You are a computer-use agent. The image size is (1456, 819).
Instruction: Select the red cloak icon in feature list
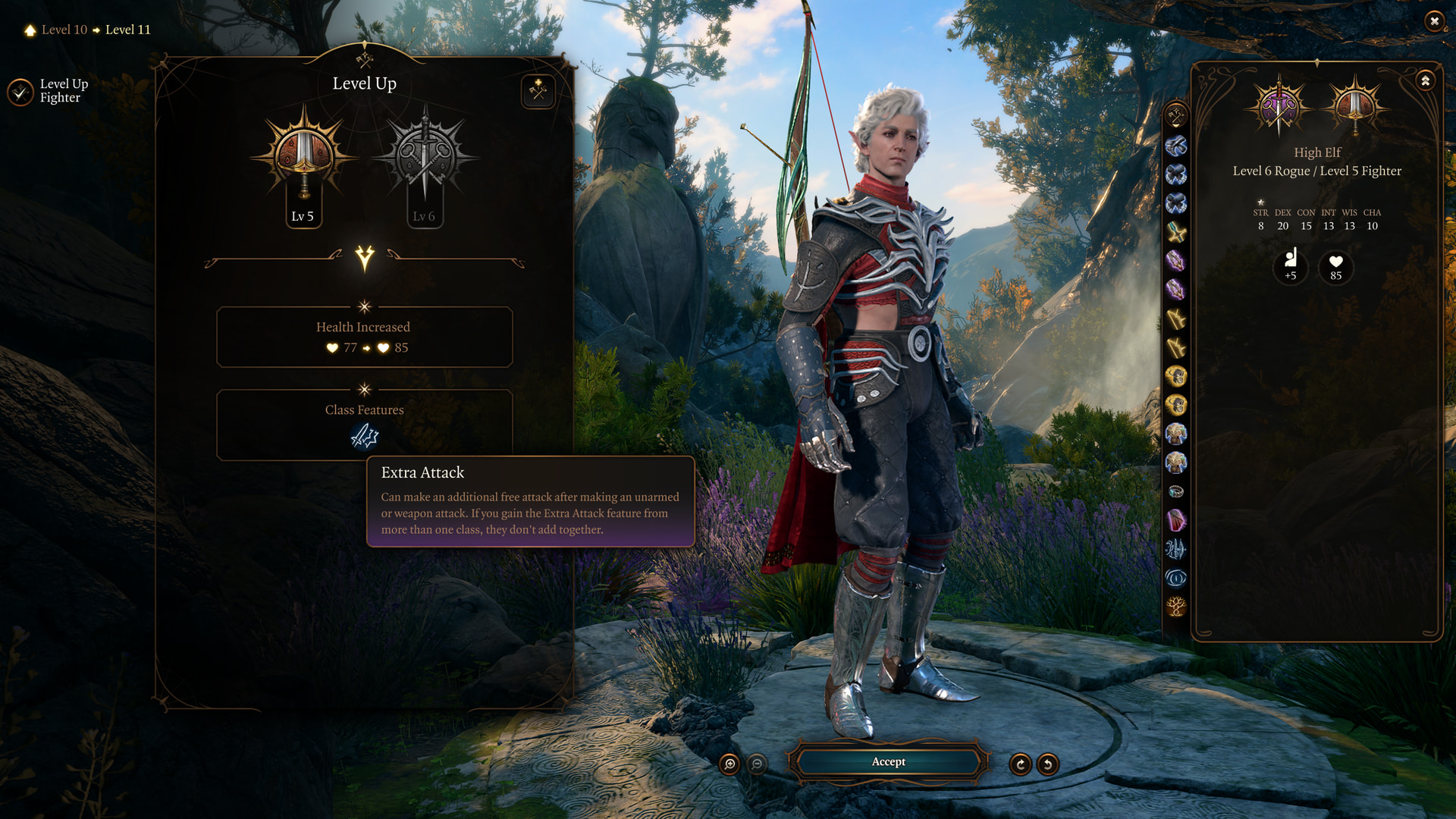pos(1176,520)
